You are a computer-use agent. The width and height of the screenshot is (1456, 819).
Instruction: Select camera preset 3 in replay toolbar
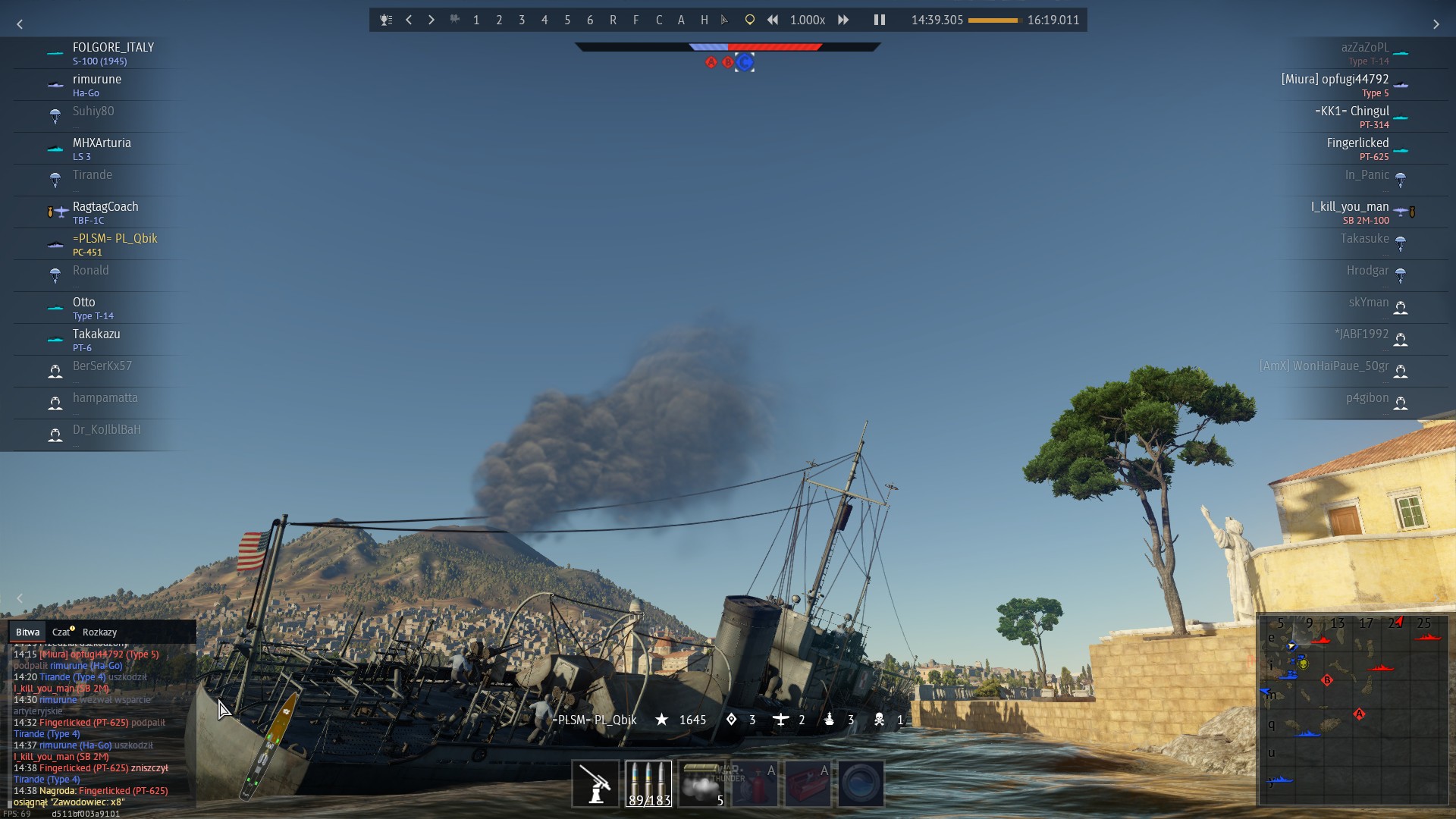click(x=522, y=20)
